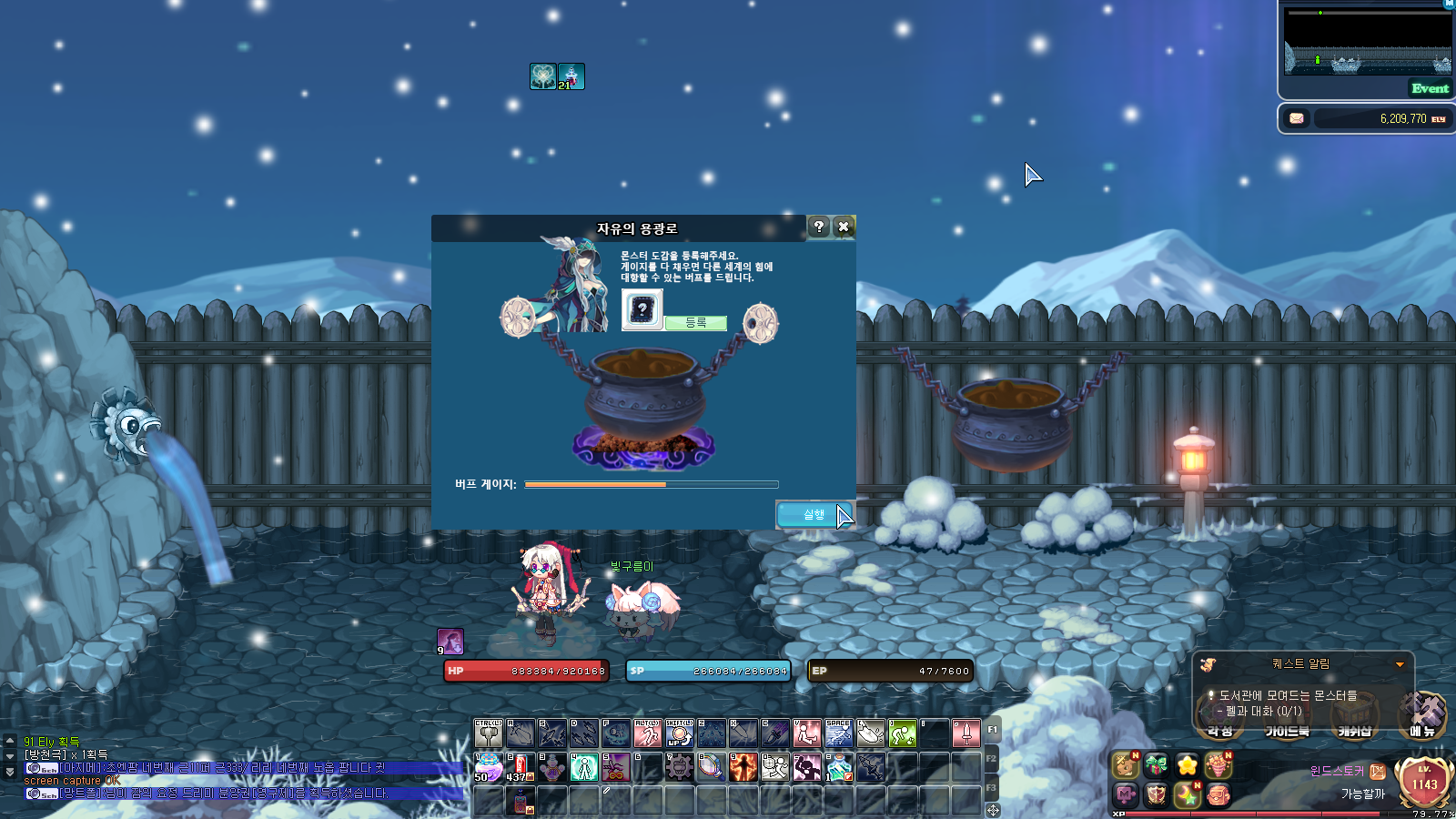Open the furnace help question mark
Viewport: 1456px width, 819px height.
(818, 227)
